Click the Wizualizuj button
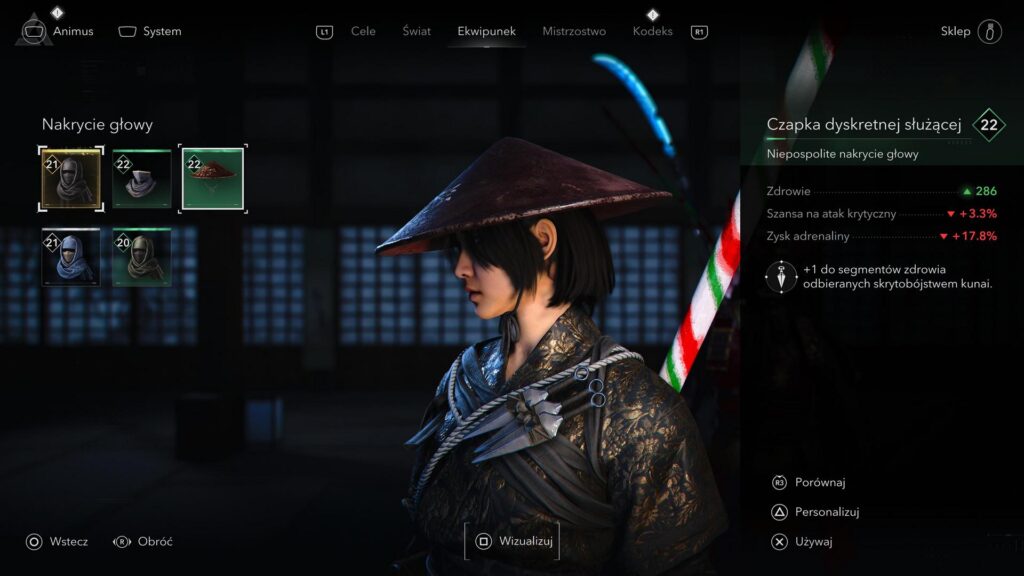 [512, 541]
